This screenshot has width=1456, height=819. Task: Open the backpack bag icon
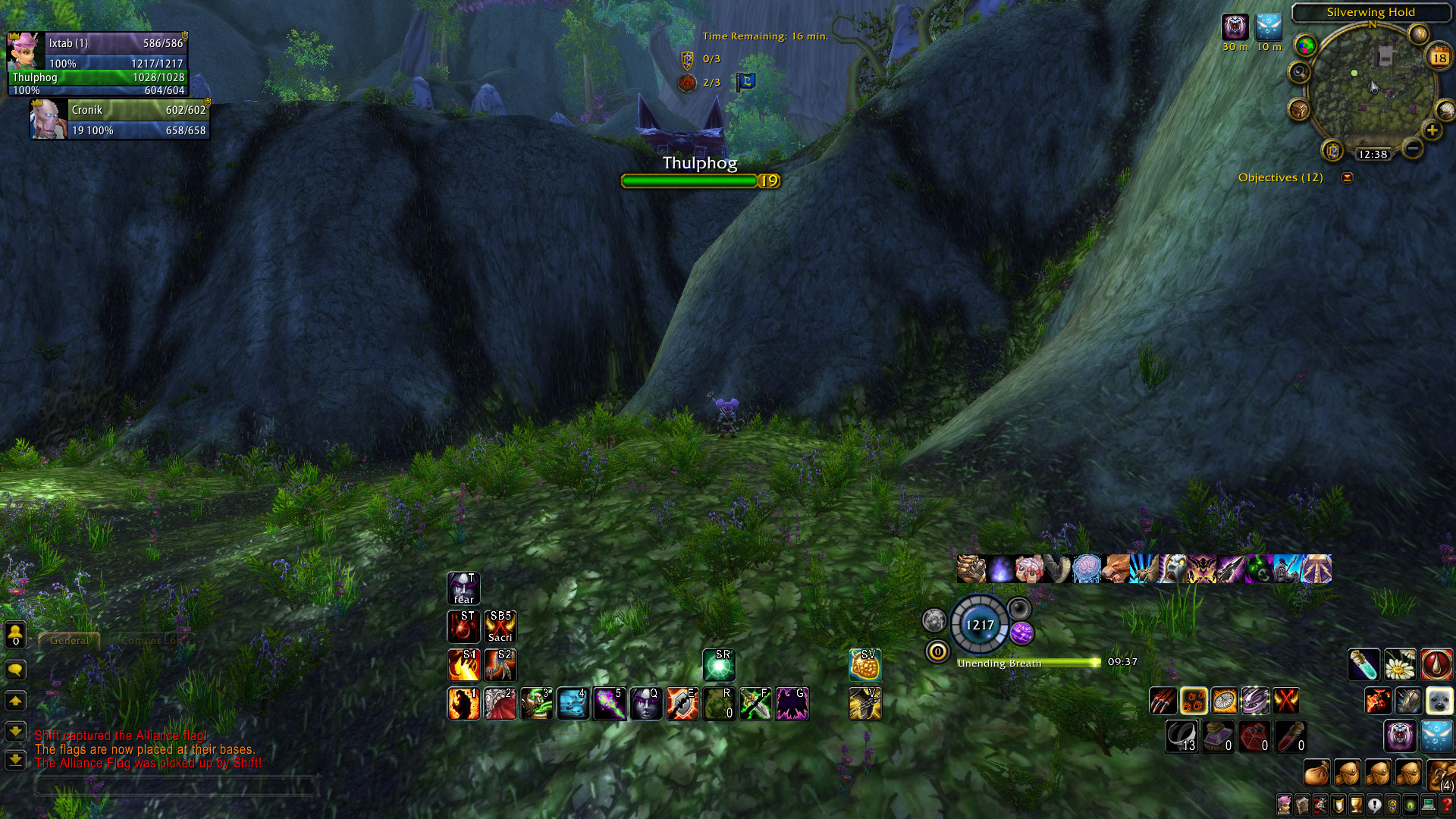pos(1316,772)
